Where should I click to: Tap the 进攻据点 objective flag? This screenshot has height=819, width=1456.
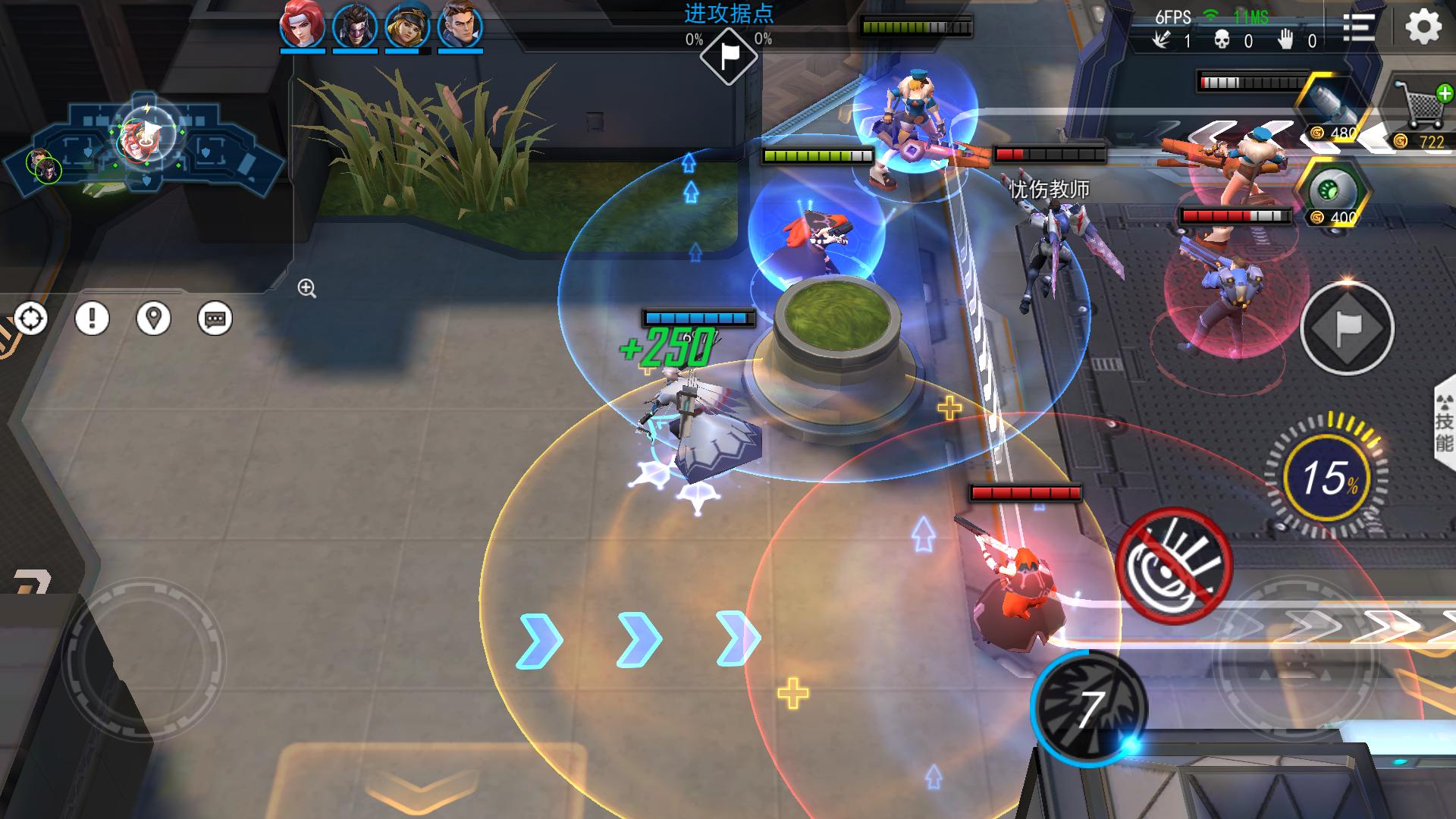click(x=728, y=55)
